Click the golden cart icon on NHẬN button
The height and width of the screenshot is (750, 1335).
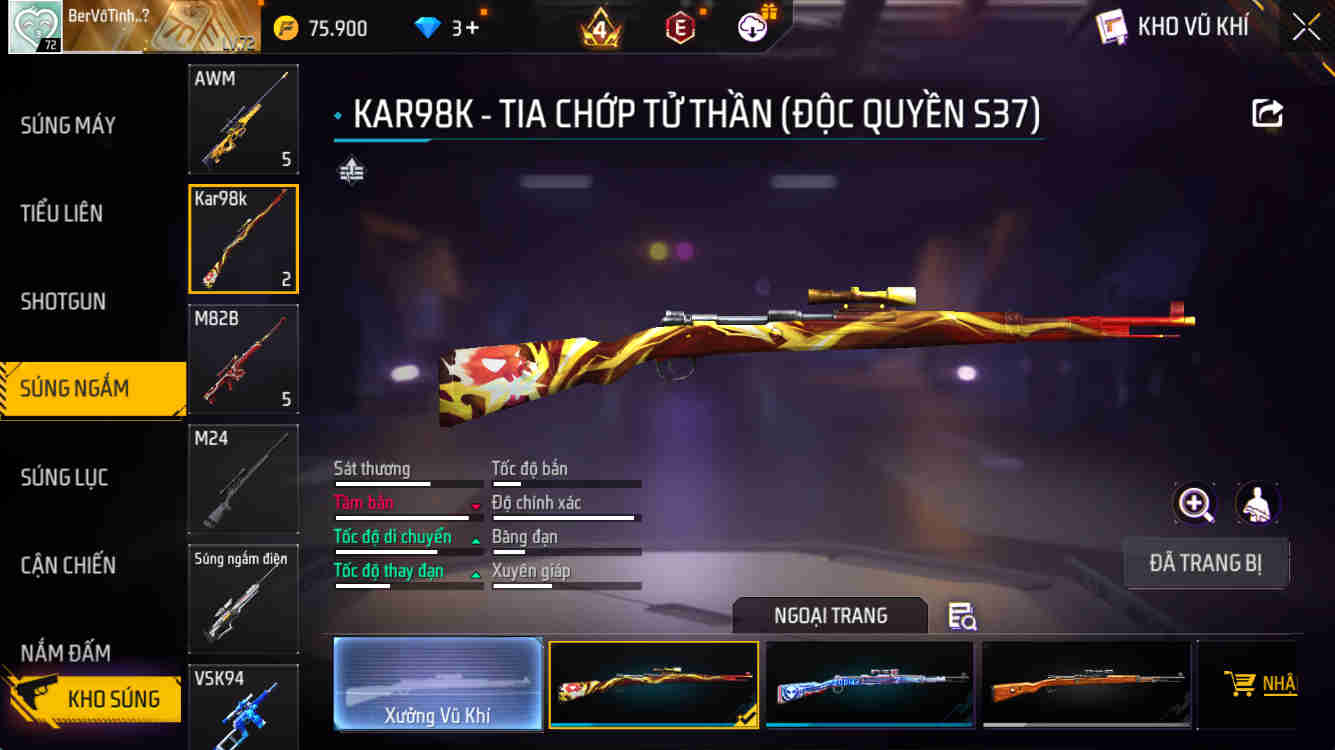(1242, 684)
